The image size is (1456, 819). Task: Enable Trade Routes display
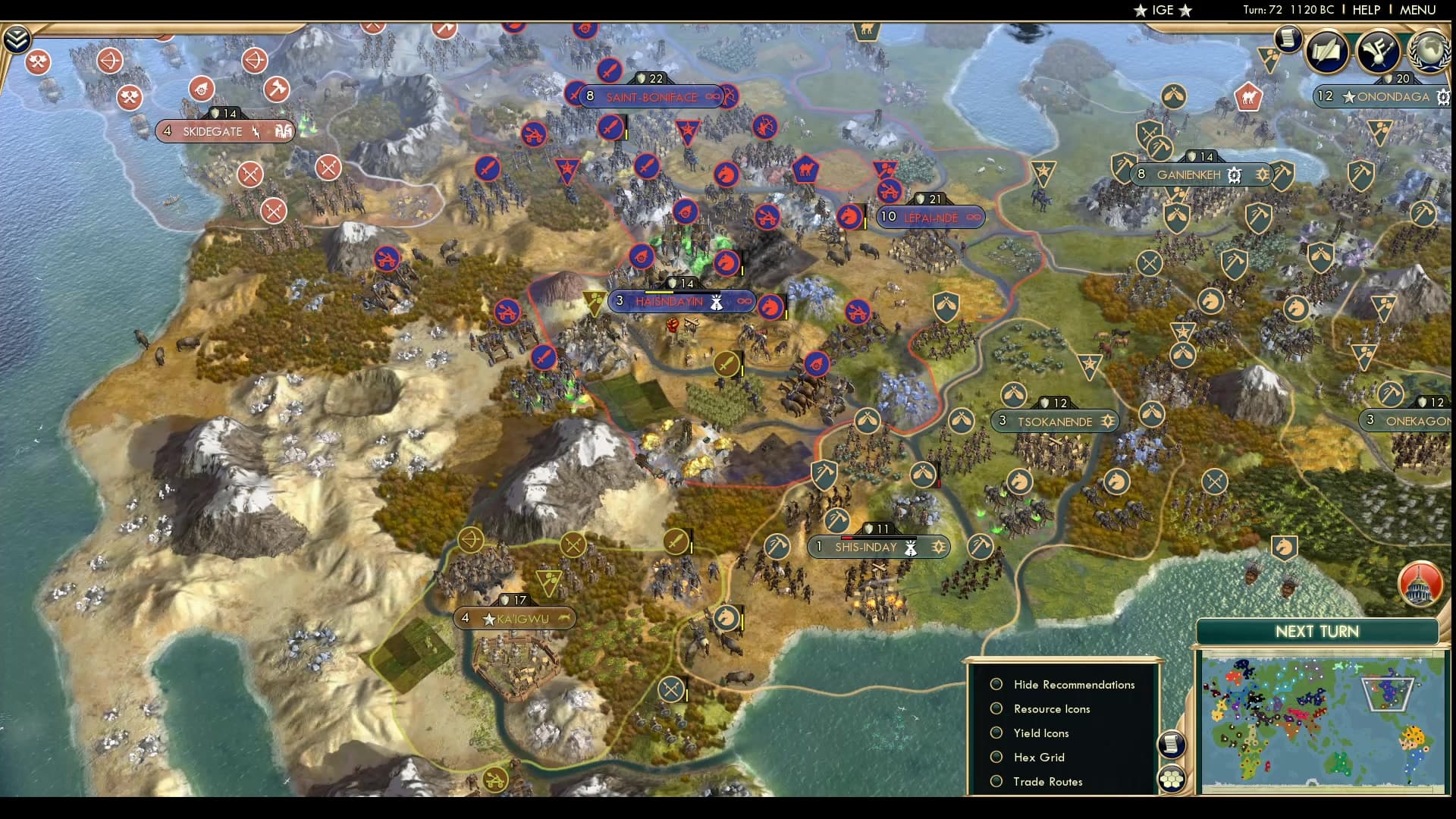point(996,782)
